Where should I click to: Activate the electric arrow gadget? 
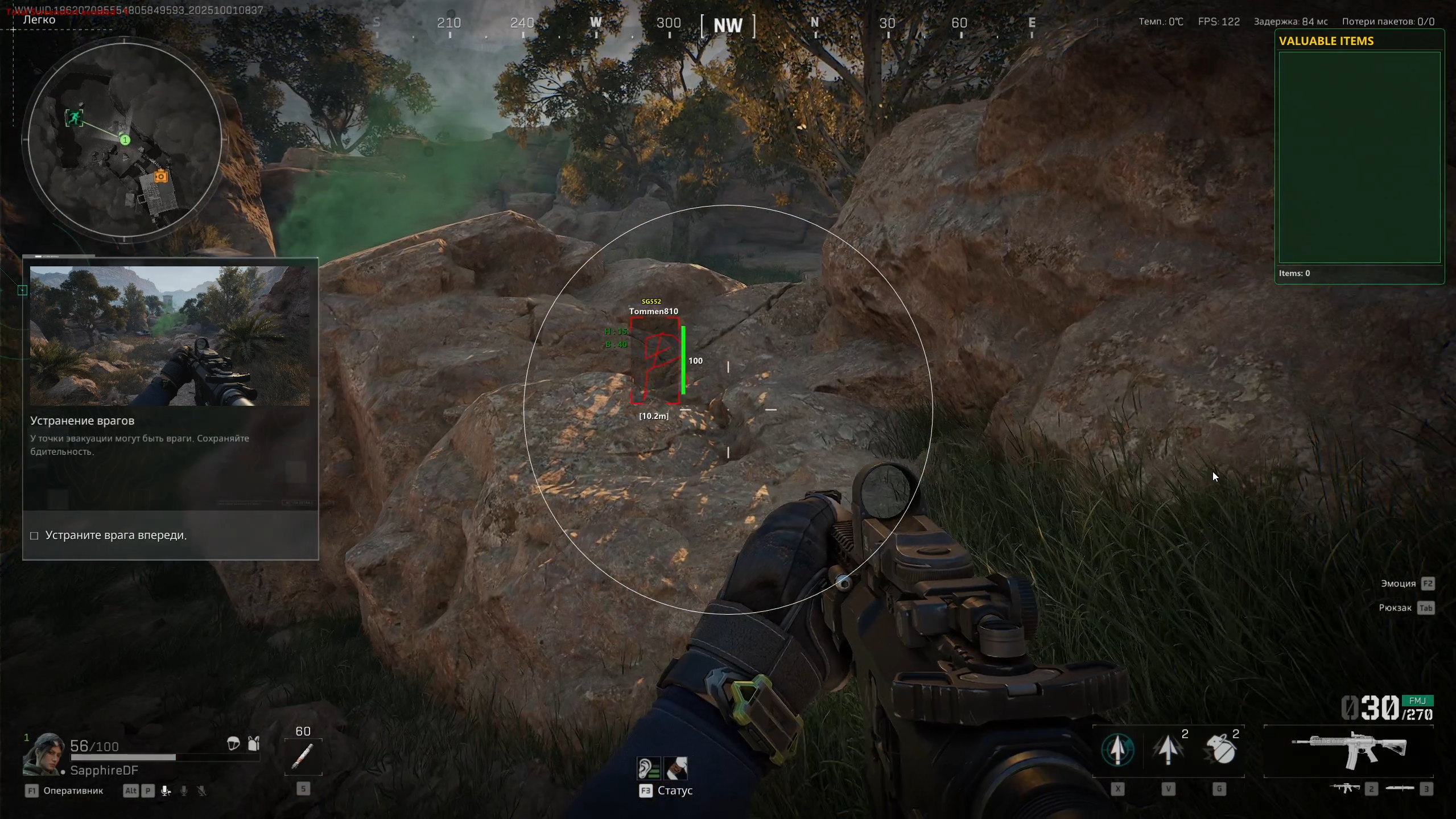[1168, 750]
